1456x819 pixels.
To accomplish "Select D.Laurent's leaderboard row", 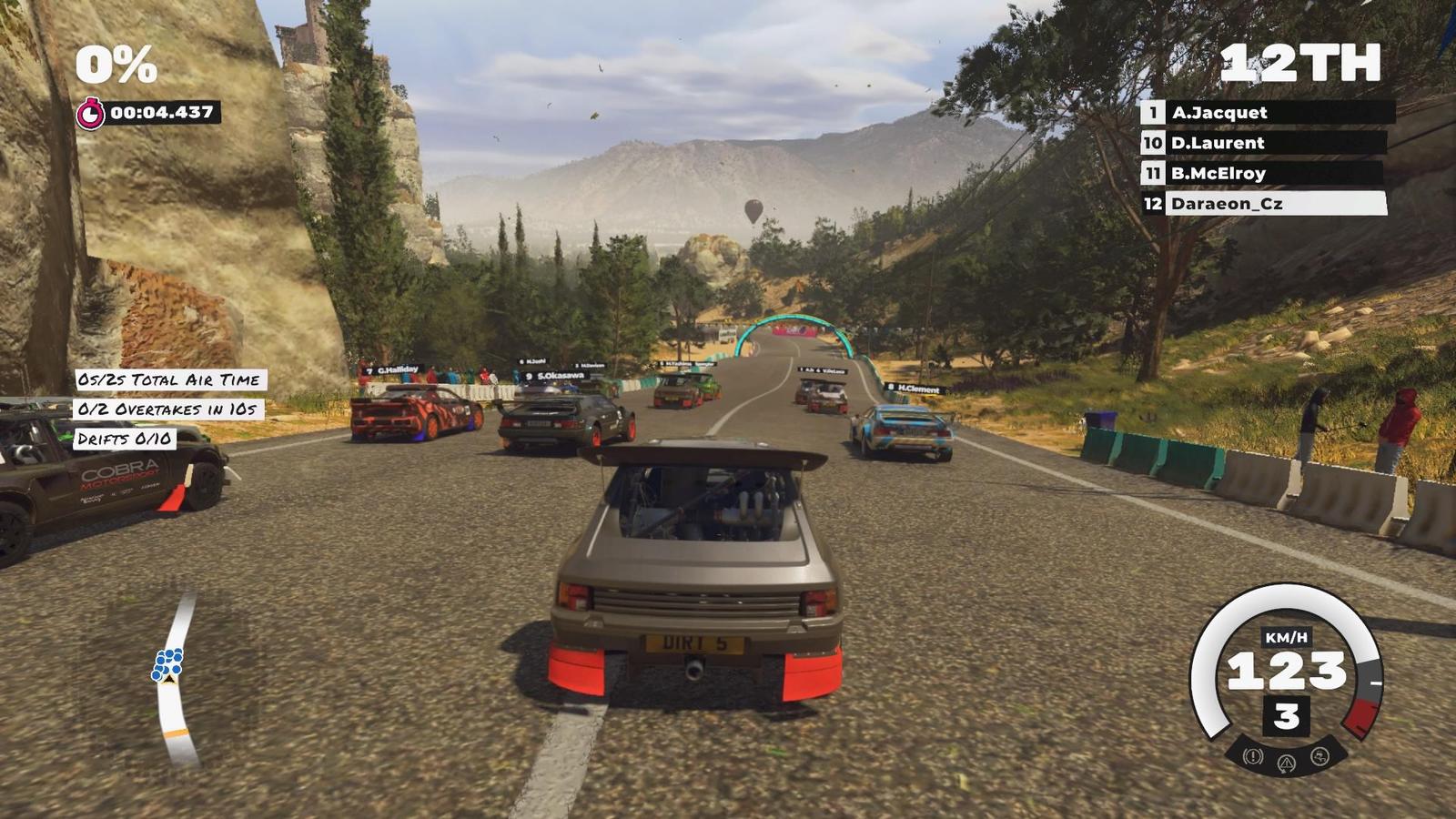I will point(1263,143).
